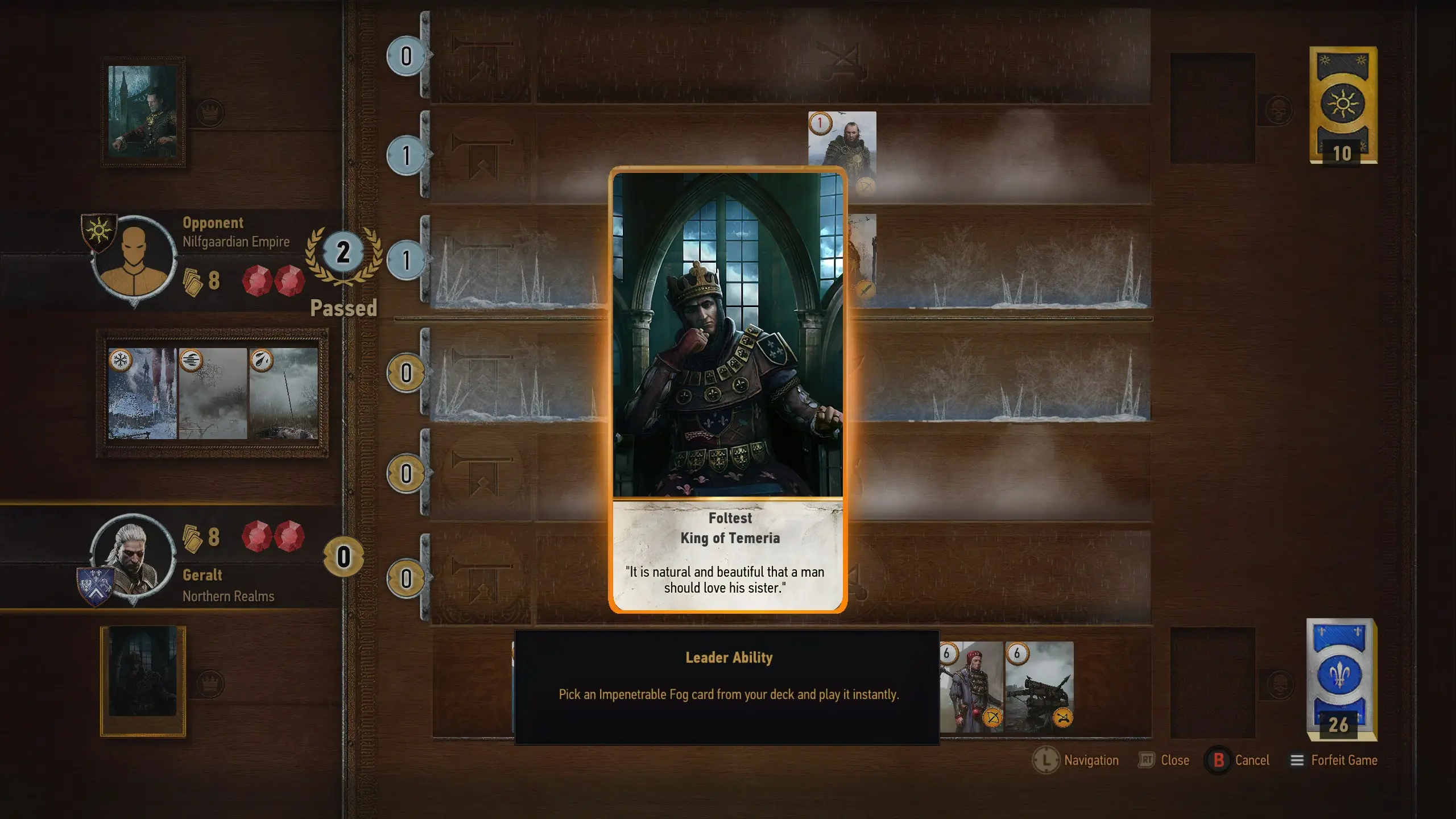
Task: Close the leader card preview
Action: [1164, 760]
